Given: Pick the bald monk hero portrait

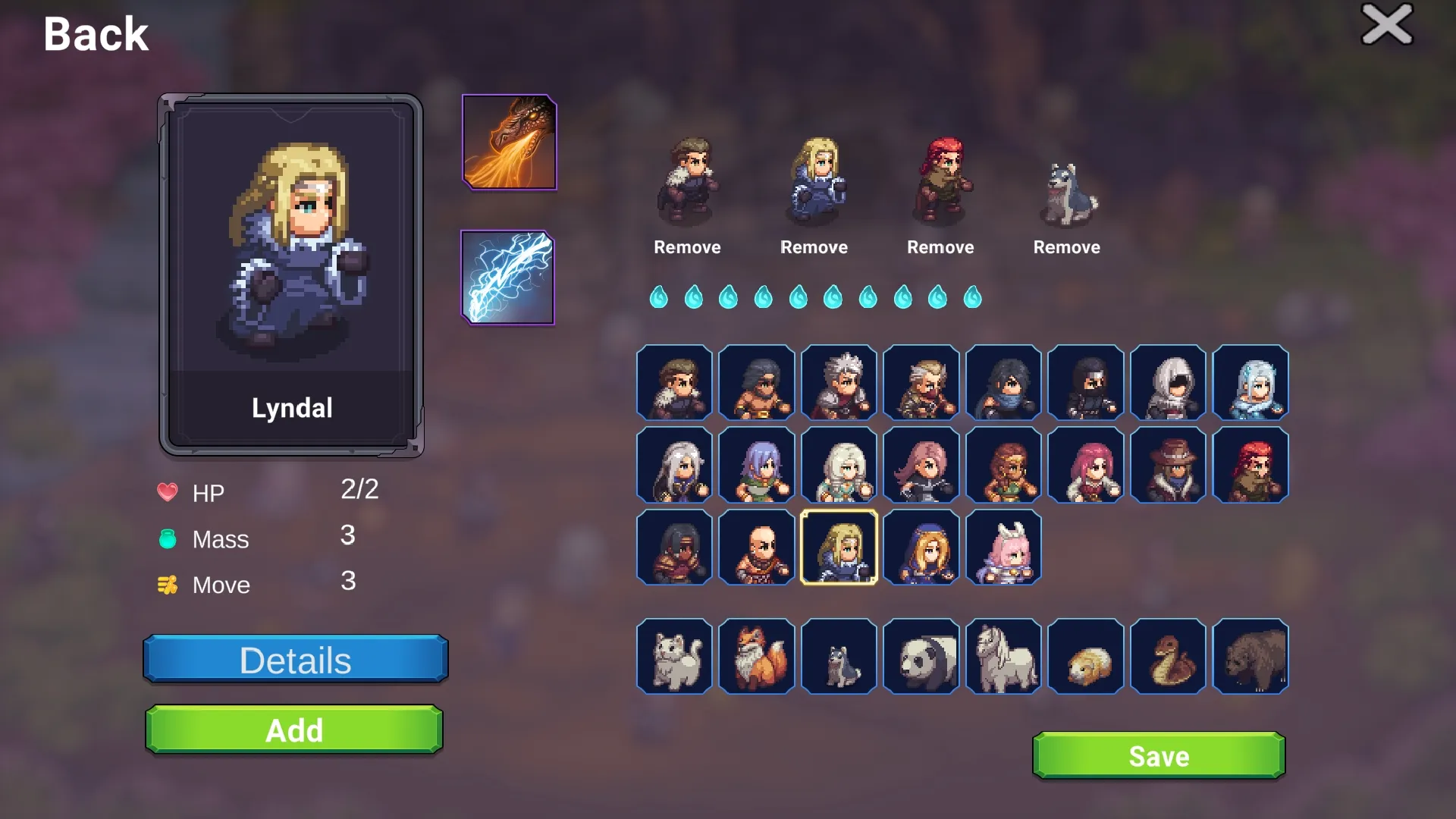Looking at the screenshot, I should point(757,548).
